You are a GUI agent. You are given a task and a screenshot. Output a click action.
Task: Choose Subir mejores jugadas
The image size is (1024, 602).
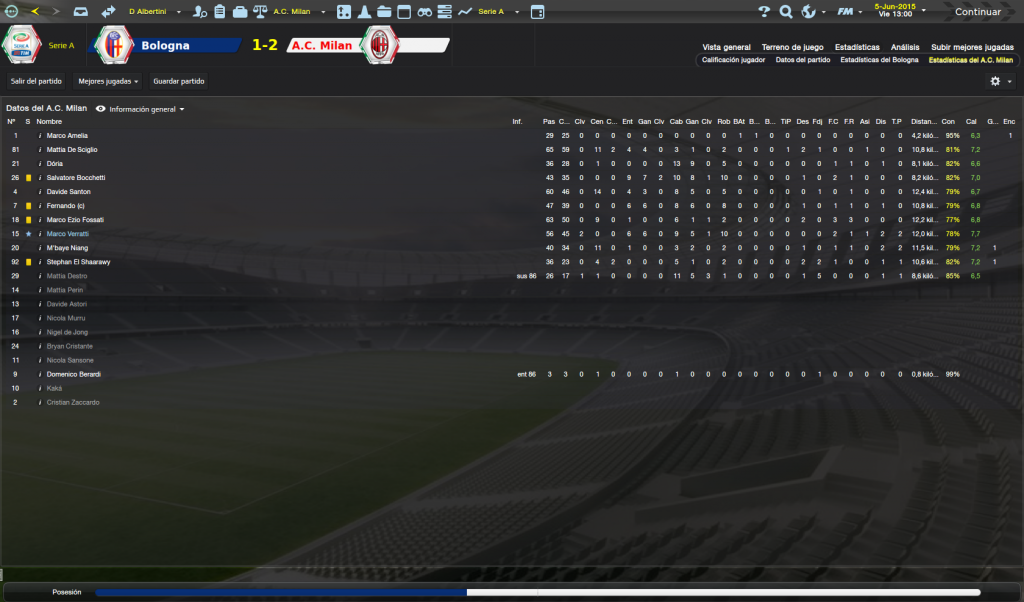[x=971, y=47]
